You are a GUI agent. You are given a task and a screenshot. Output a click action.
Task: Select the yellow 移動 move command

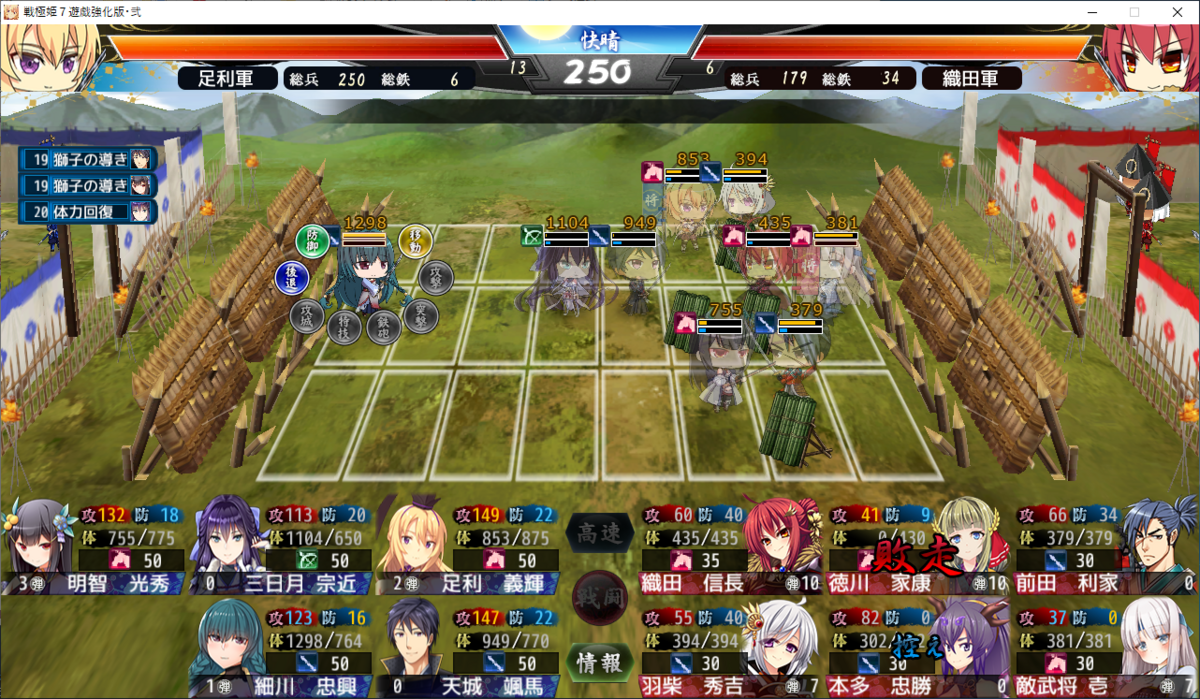click(x=414, y=240)
